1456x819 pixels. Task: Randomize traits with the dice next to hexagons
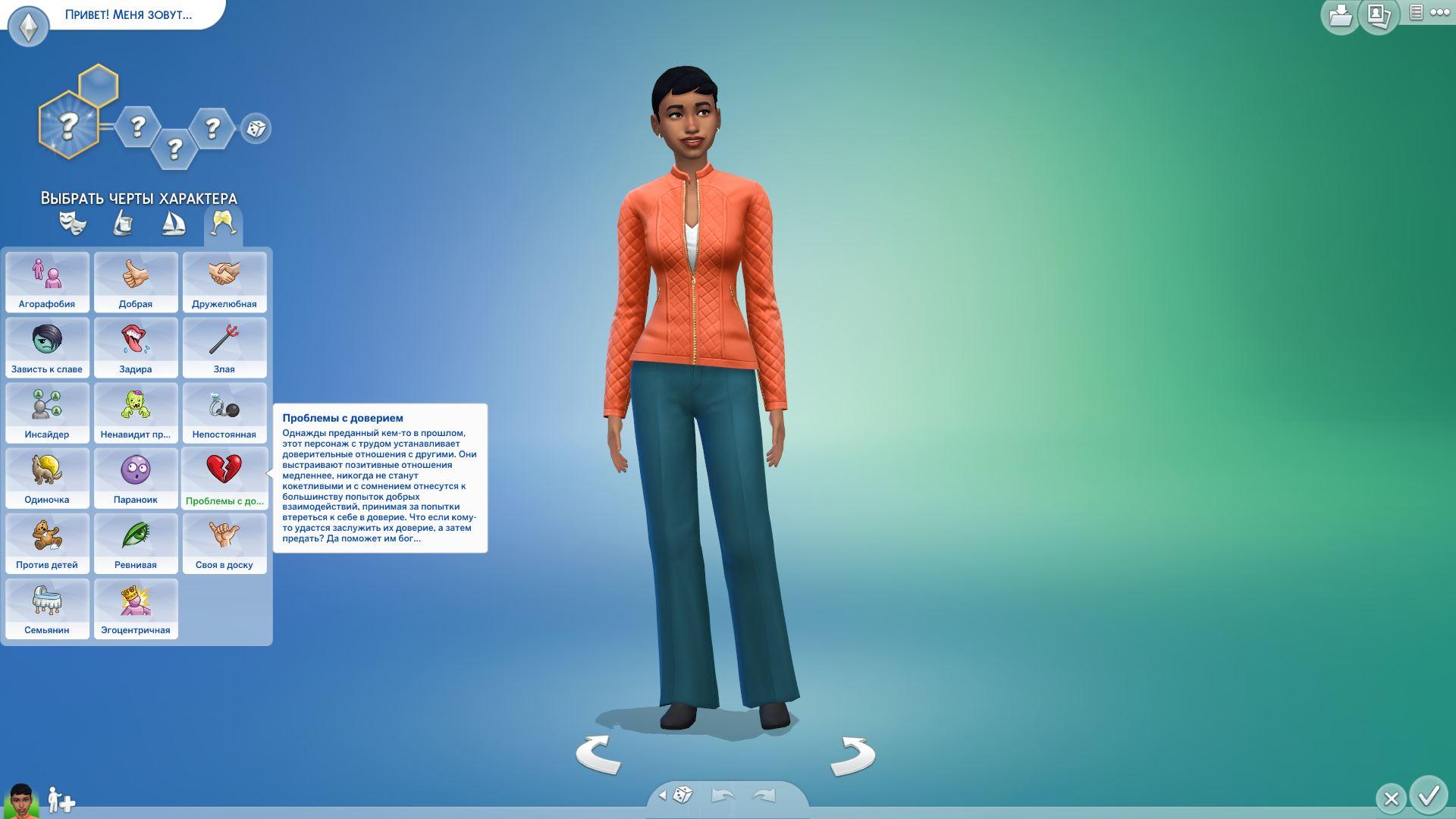pyautogui.click(x=256, y=128)
